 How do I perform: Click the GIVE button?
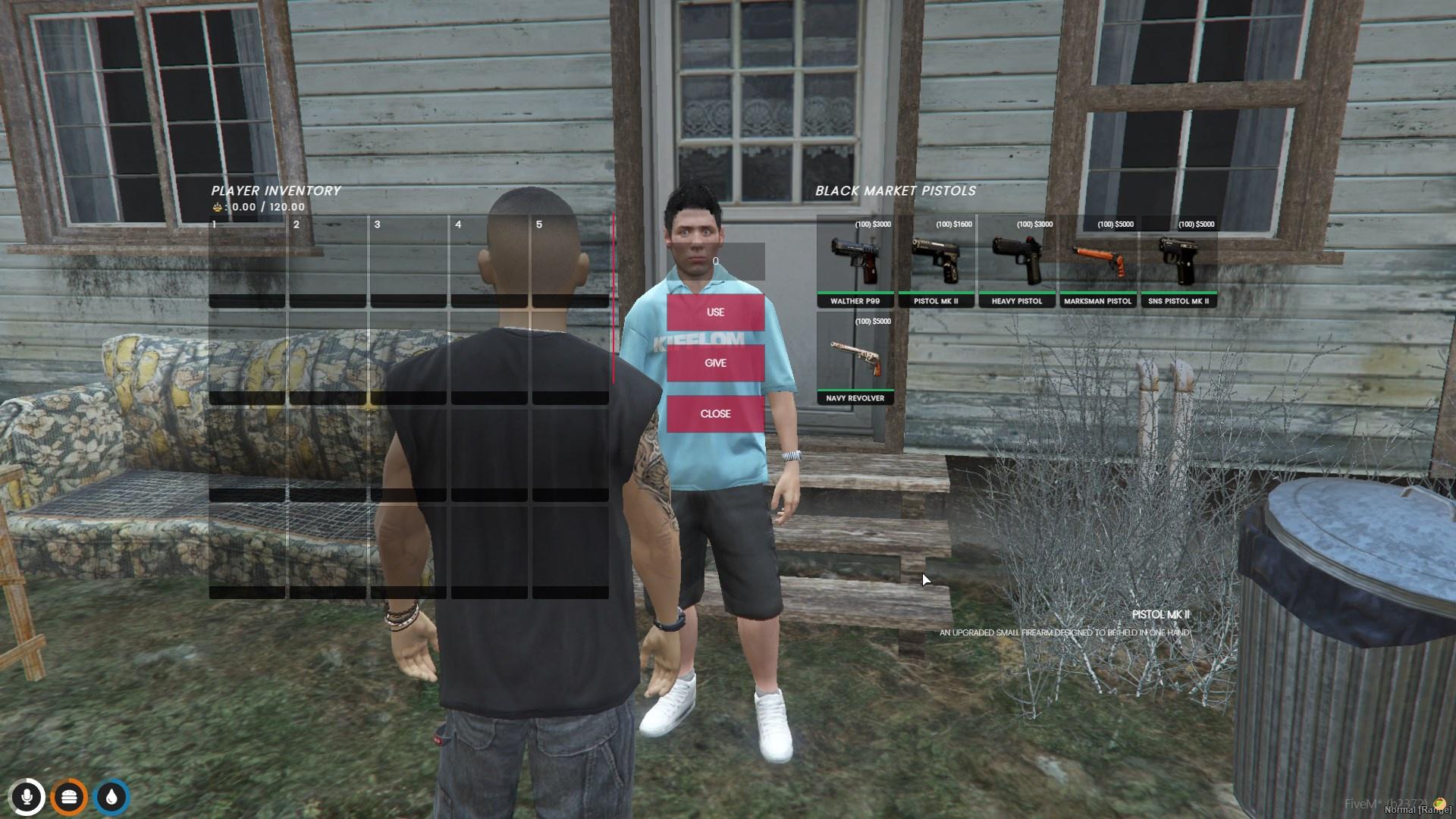pyautogui.click(x=715, y=363)
